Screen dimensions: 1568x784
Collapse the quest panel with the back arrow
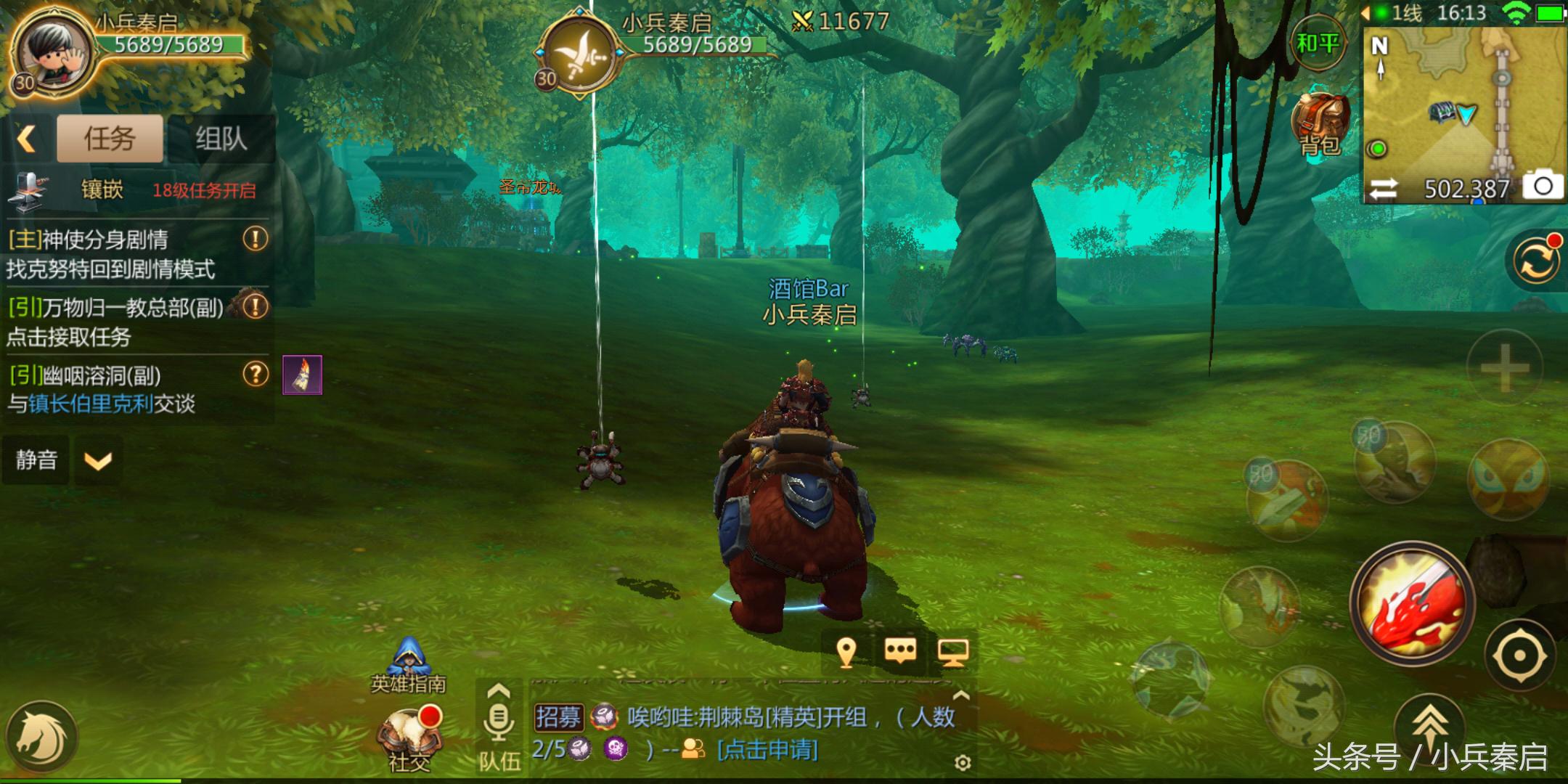point(28,138)
